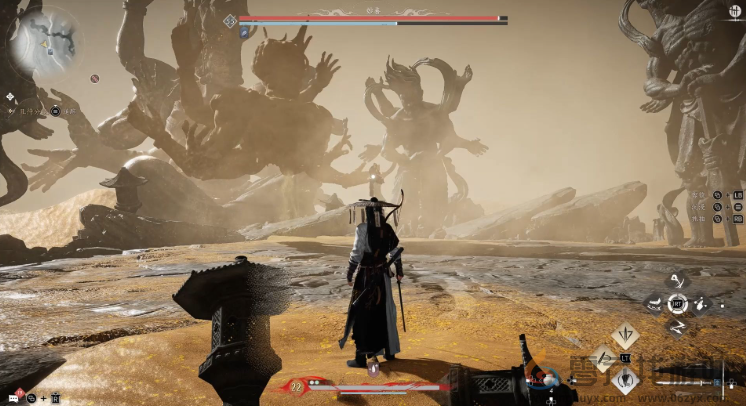Select the top skill in the upper diamond cluster
This screenshot has height=406, width=746.
point(678,281)
